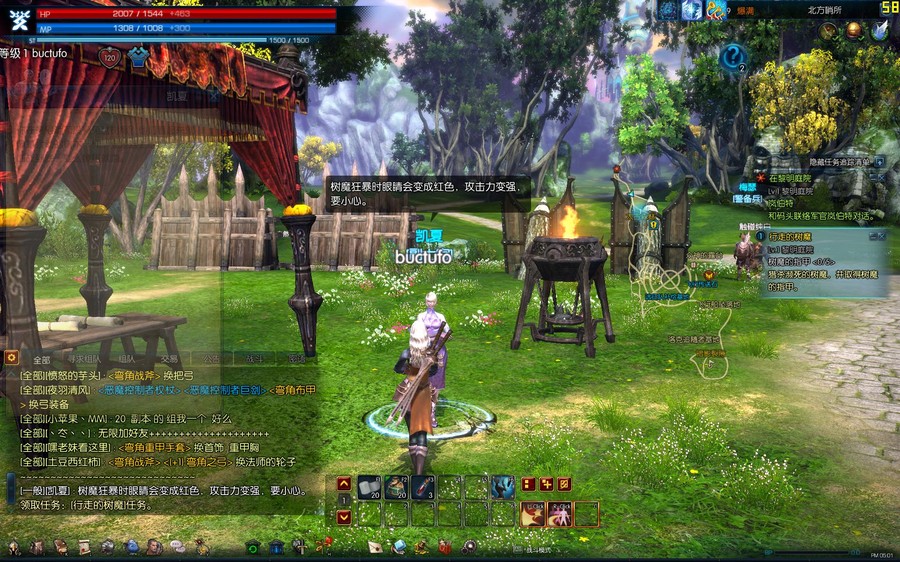Switch hotbar page with the up arrow

click(x=344, y=483)
